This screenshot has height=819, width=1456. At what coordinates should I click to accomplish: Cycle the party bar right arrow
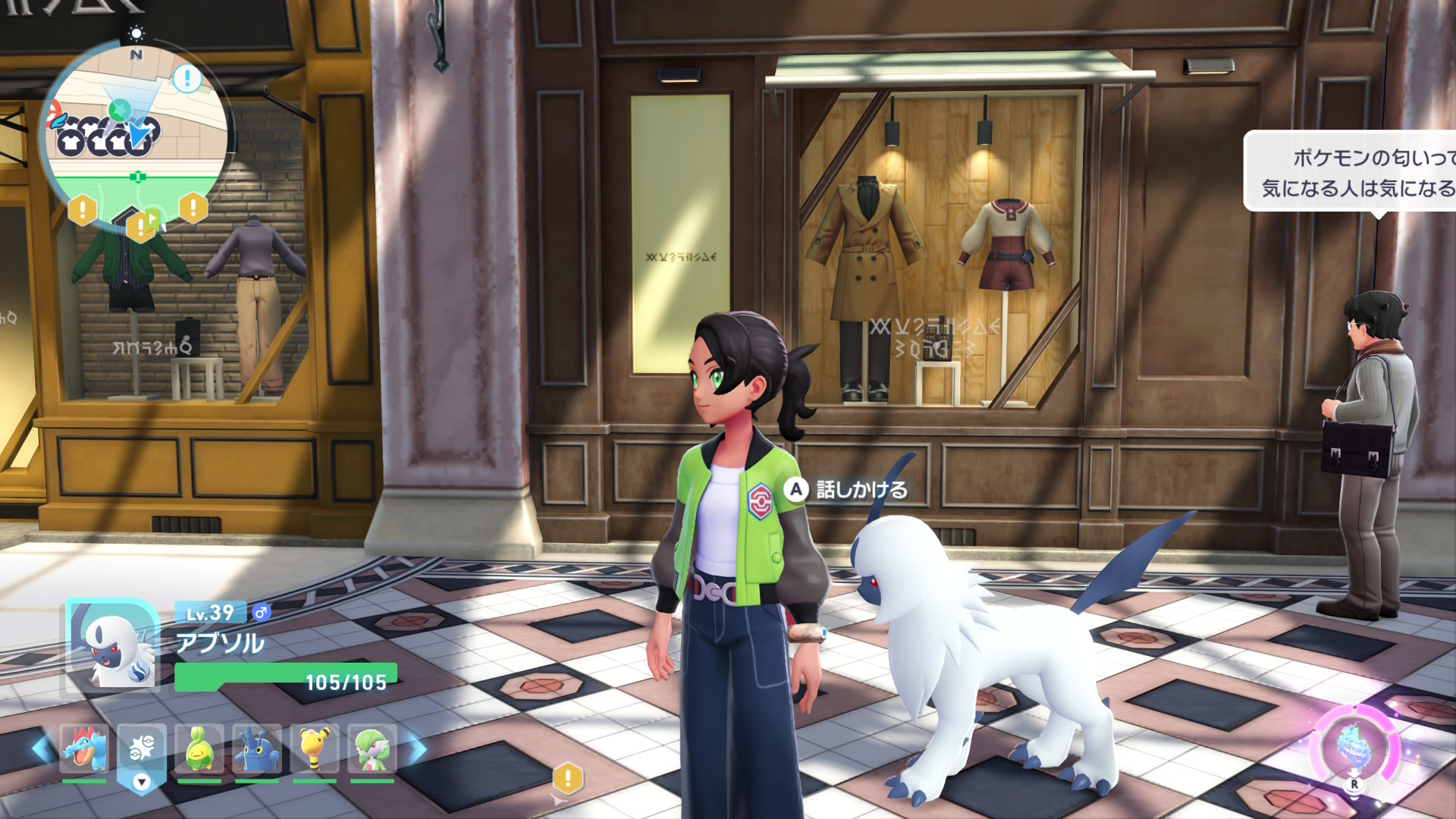(417, 749)
